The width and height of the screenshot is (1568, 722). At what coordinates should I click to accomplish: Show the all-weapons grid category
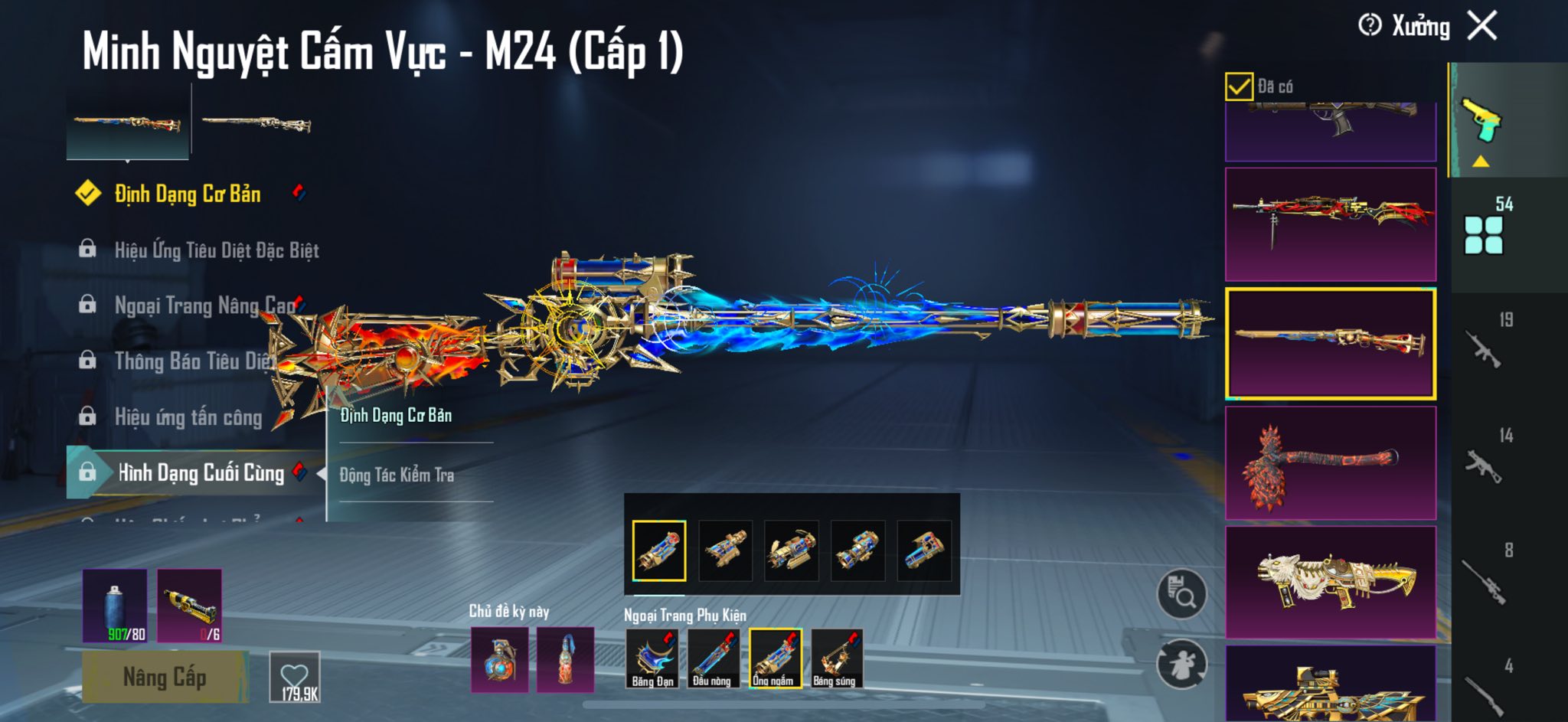point(1484,234)
